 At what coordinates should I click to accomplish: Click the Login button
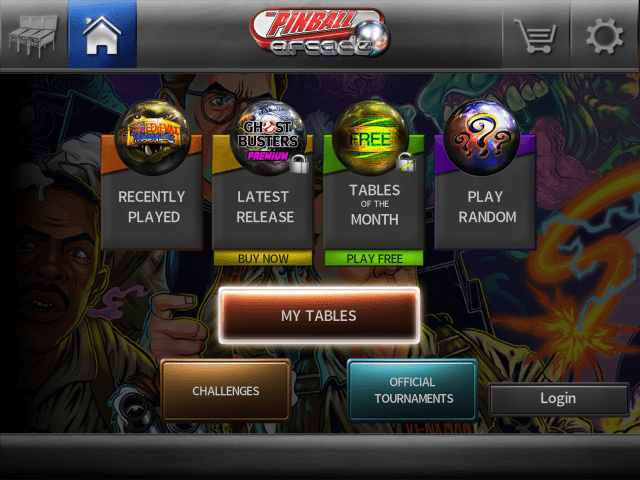click(x=557, y=398)
